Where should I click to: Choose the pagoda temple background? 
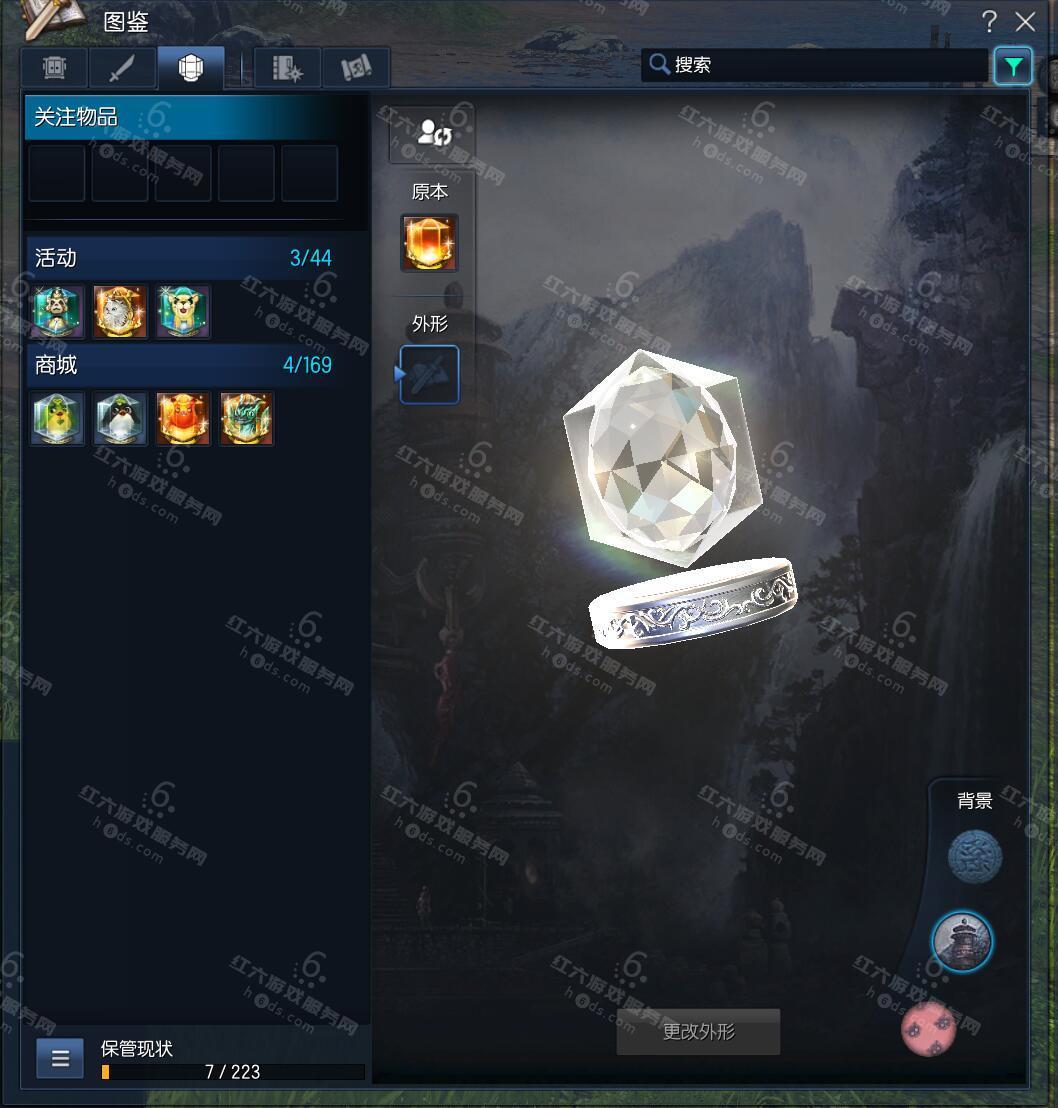pyautogui.click(x=962, y=941)
